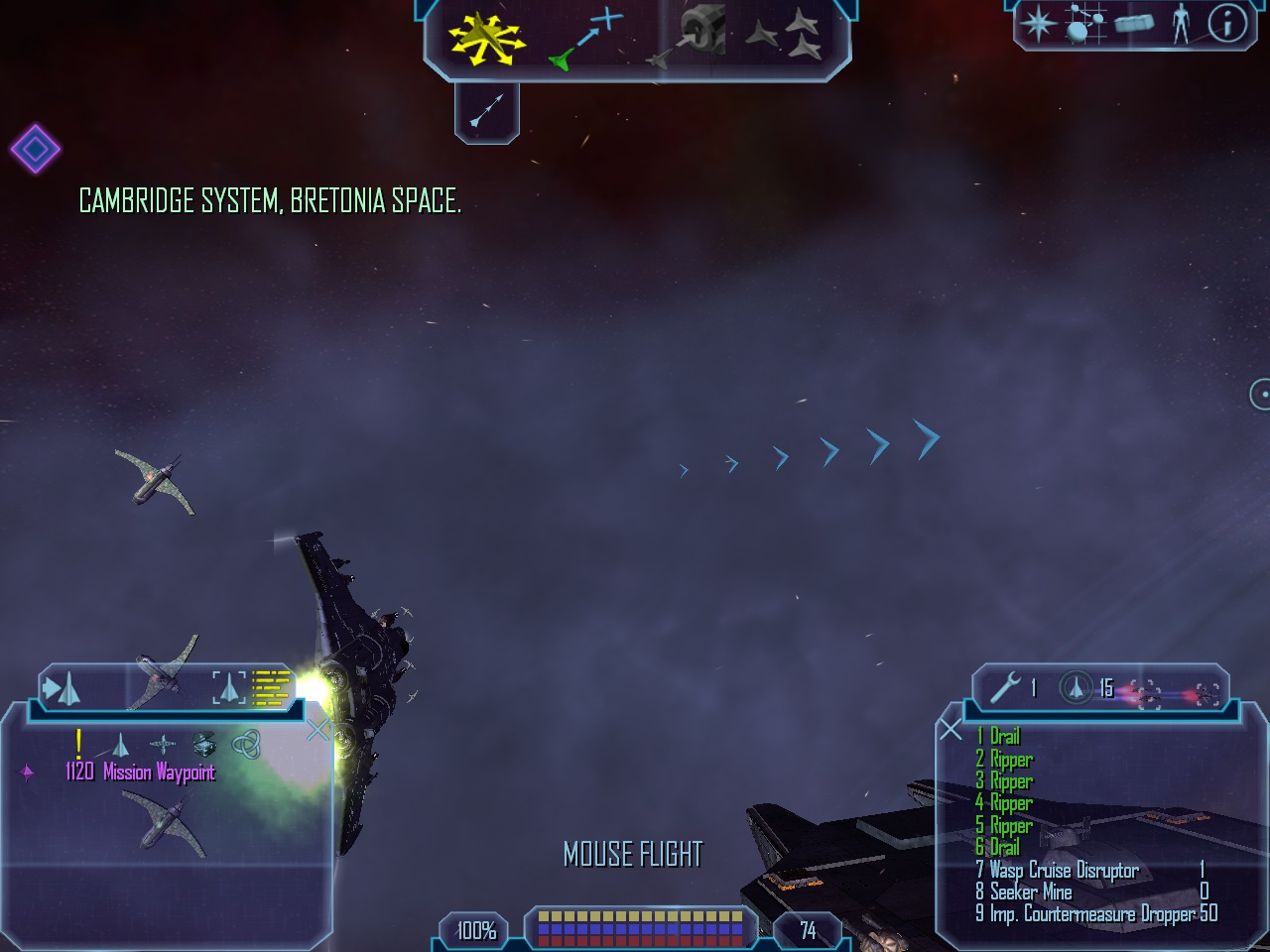The height and width of the screenshot is (952, 1270).
Task: Show the loot crate filter in contact list
Action: 203,744
